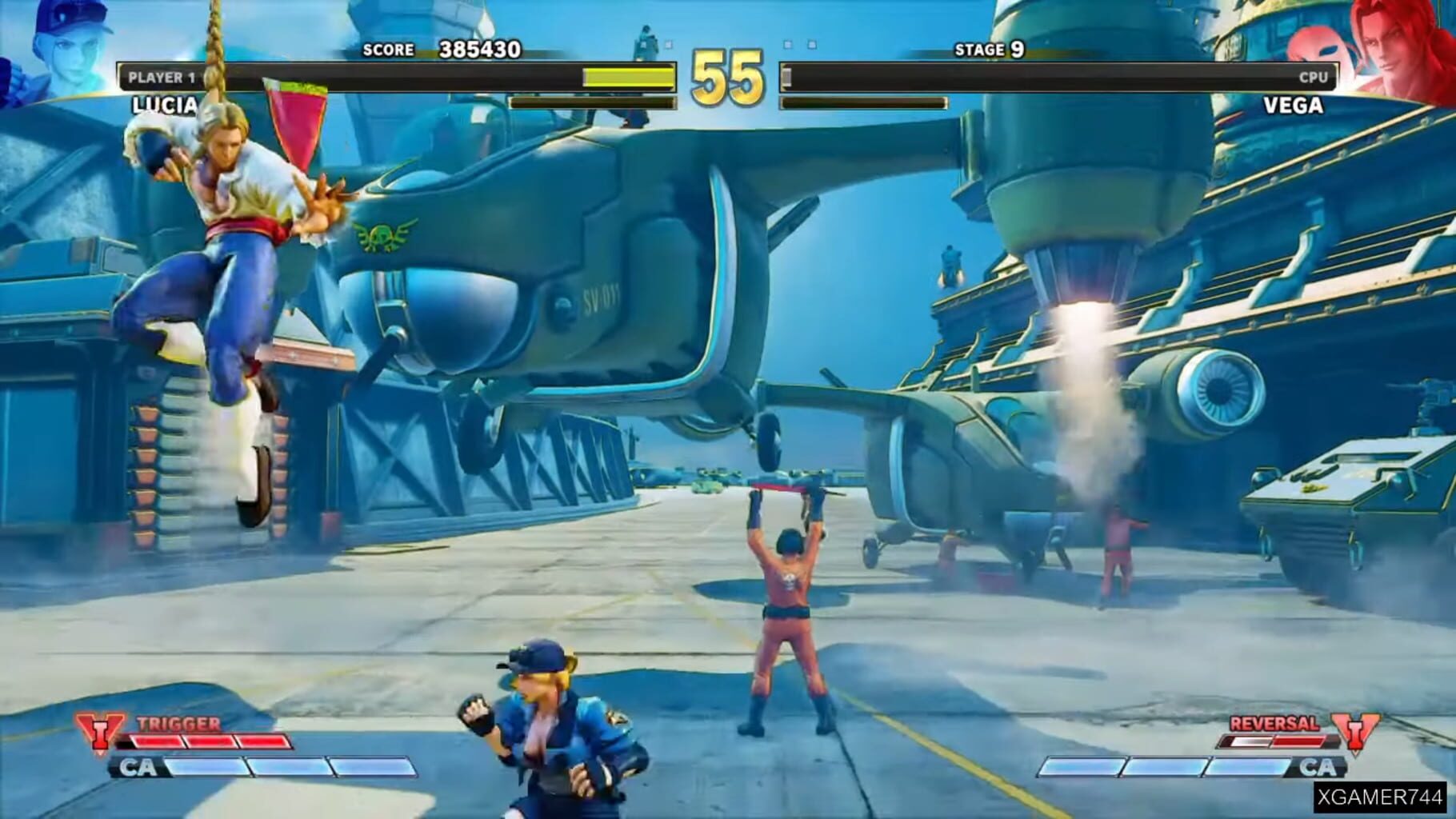Expand the SCORE display header
This screenshot has width=1456, height=819.
(388, 50)
